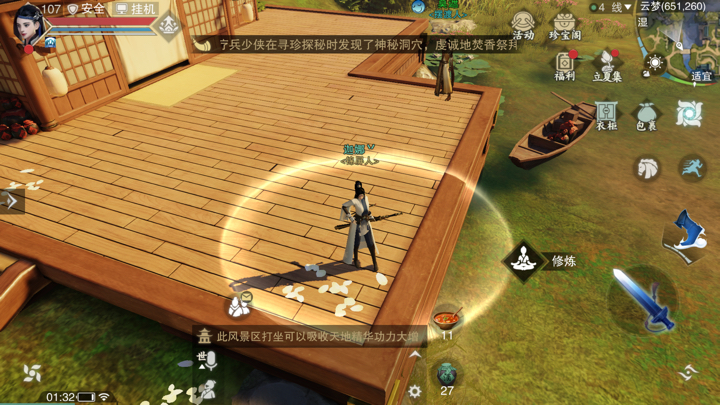The width and height of the screenshot is (720, 405).
Task: Use the green jar item with 27
Action: click(x=447, y=374)
